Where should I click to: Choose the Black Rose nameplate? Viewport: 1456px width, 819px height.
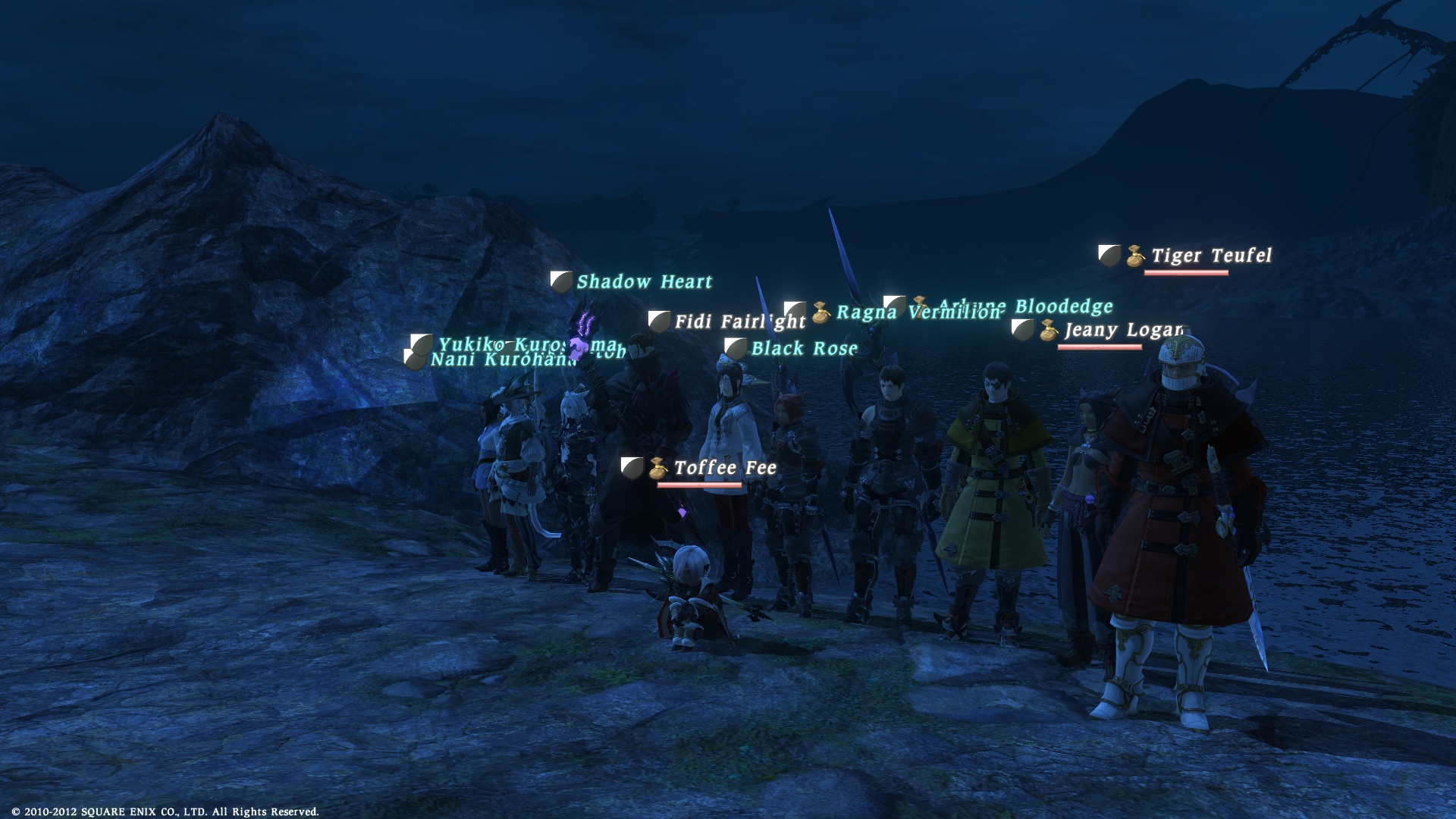(804, 349)
